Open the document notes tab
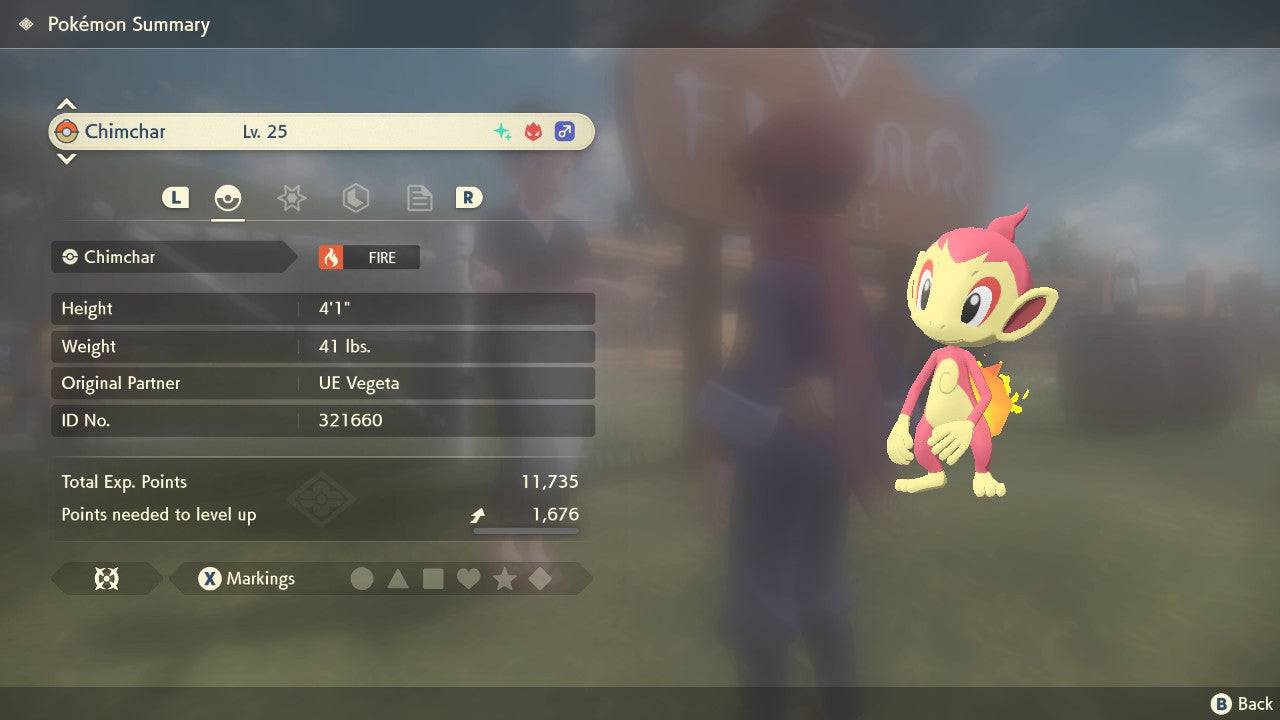The height and width of the screenshot is (720, 1280). pyautogui.click(x=419, y=198)
